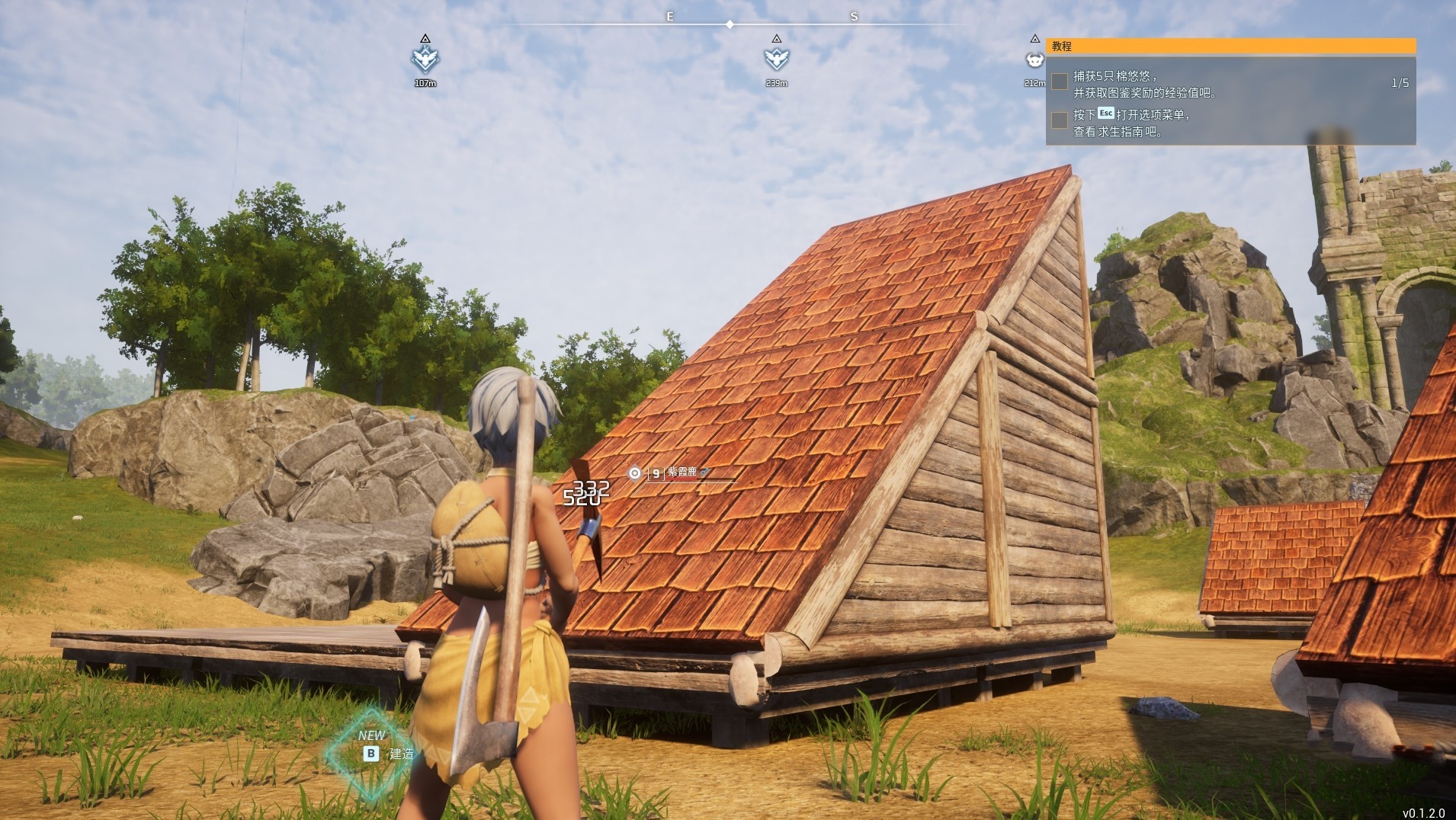Click the 紫霞鹿 target name label
This screenshot has height=820, width=1456.
(682, 472)
